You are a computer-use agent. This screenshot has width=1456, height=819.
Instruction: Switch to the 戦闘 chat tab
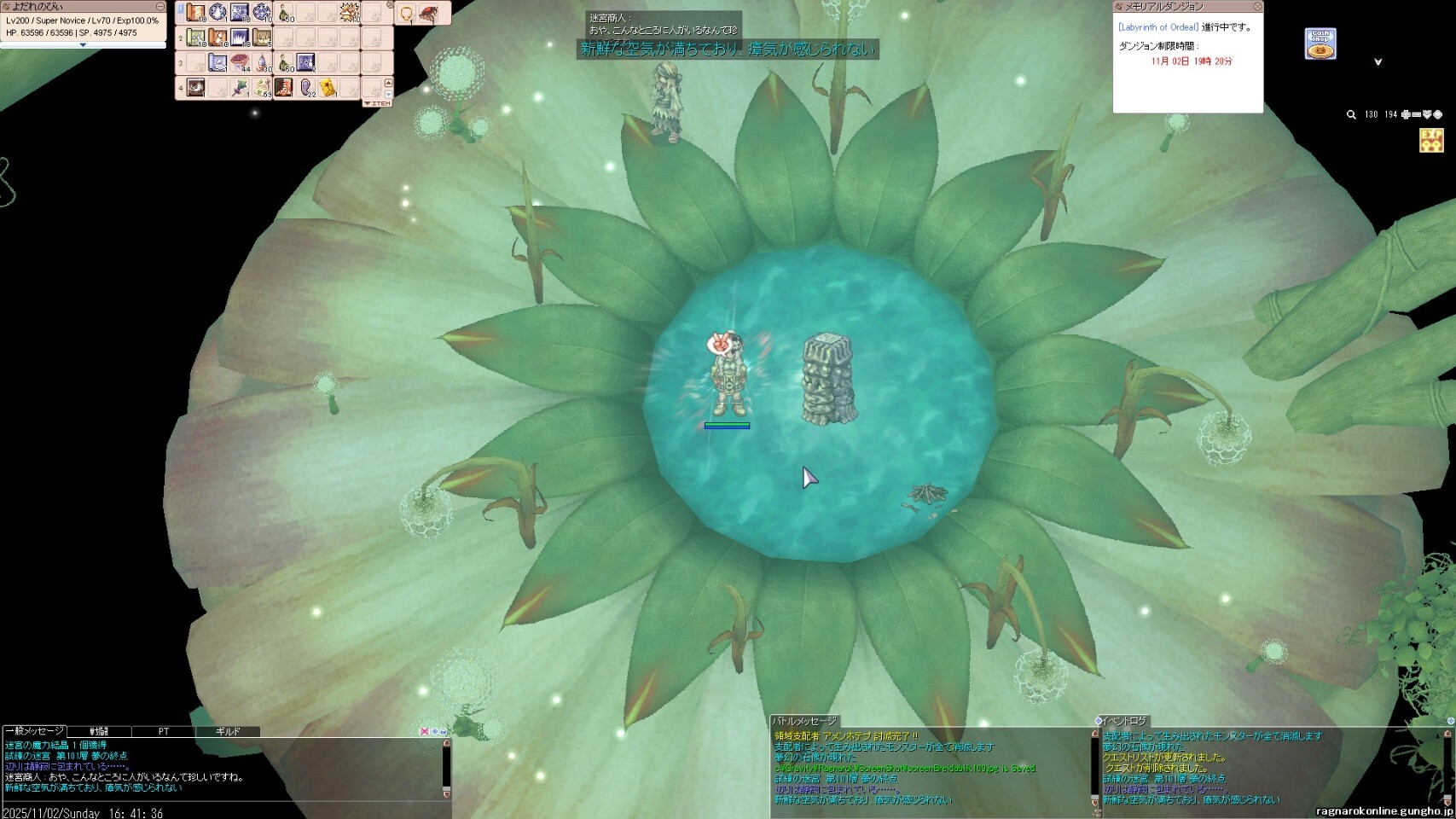pos(100,732)
